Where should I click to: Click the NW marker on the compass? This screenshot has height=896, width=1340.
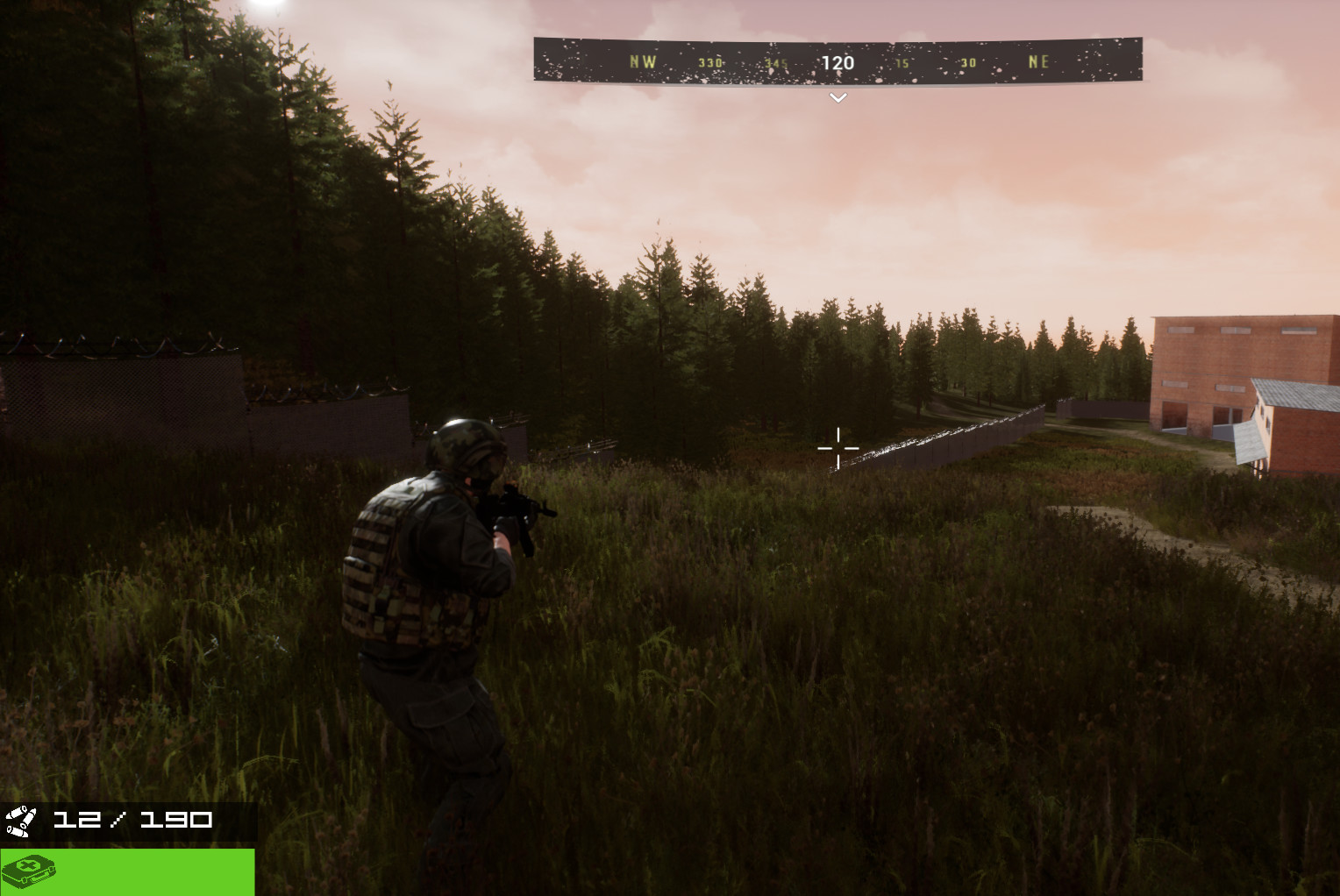point(643,61)
